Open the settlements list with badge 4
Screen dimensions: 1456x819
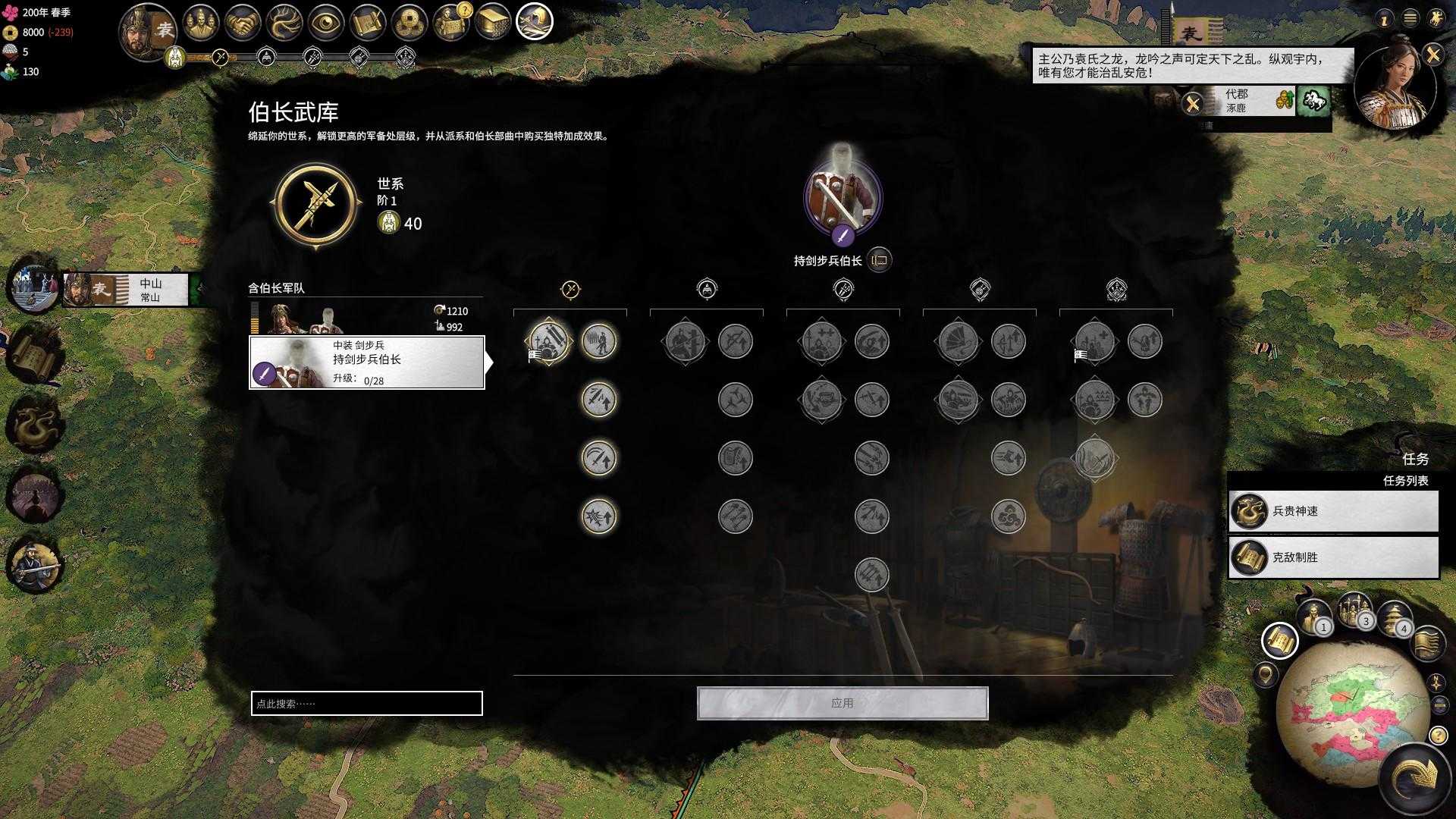tap(1394, 617)
